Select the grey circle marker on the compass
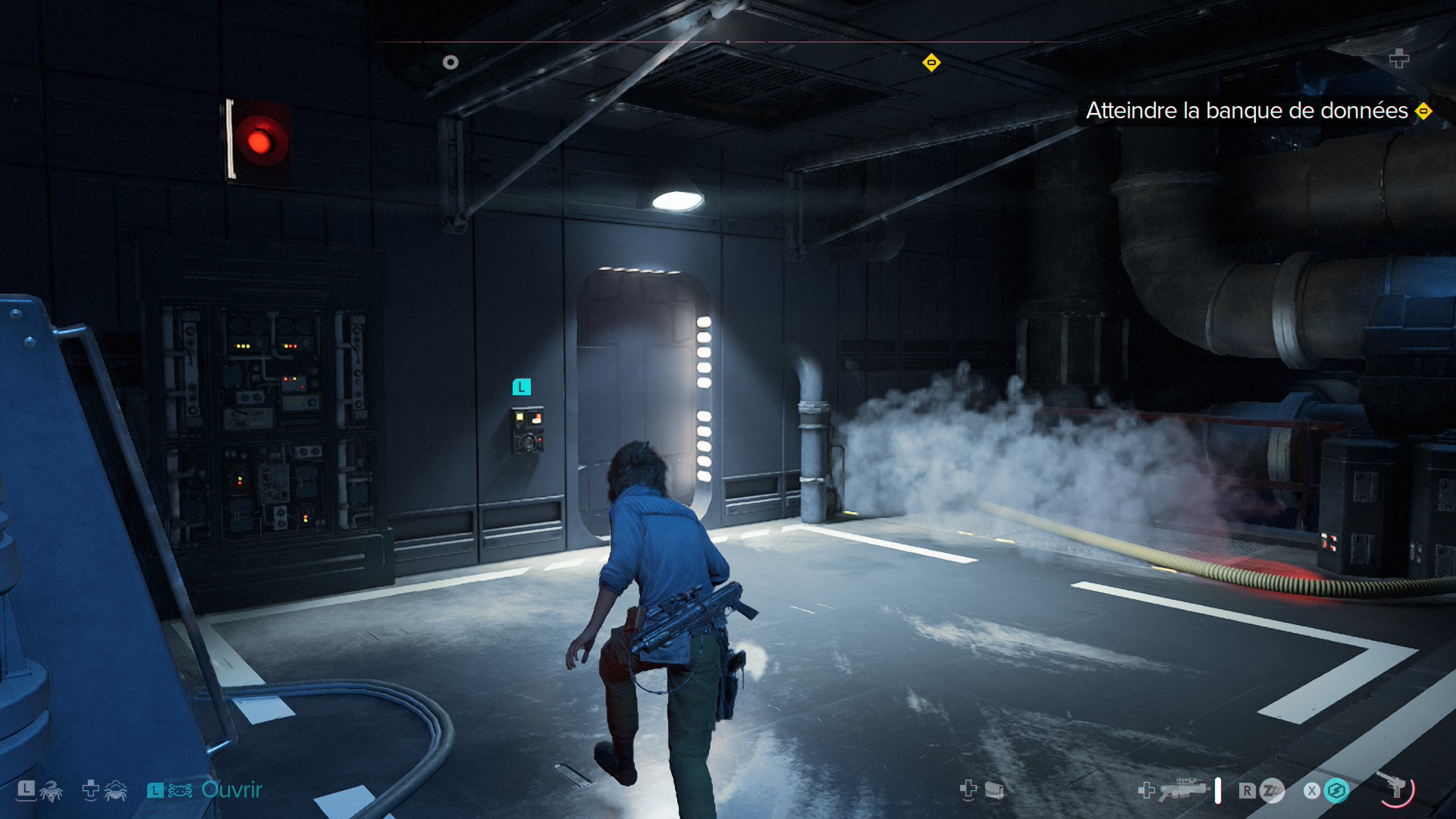 click(450, 62)
